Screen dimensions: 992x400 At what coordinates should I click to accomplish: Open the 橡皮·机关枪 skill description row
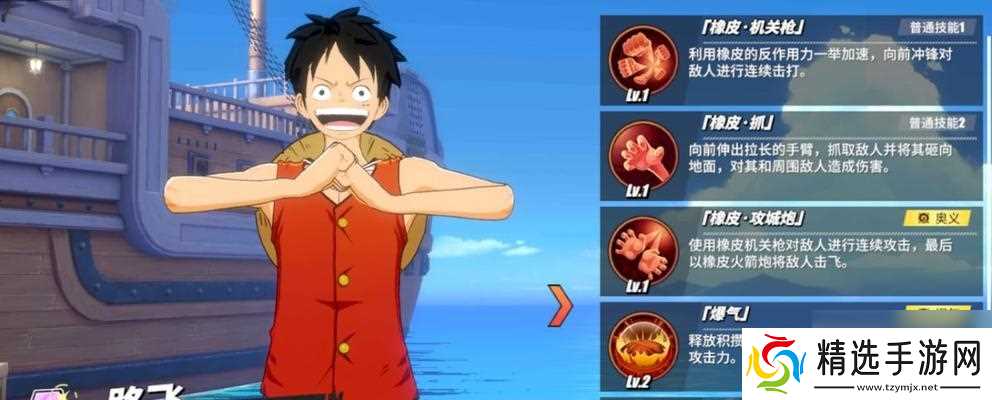coord(830,60)
